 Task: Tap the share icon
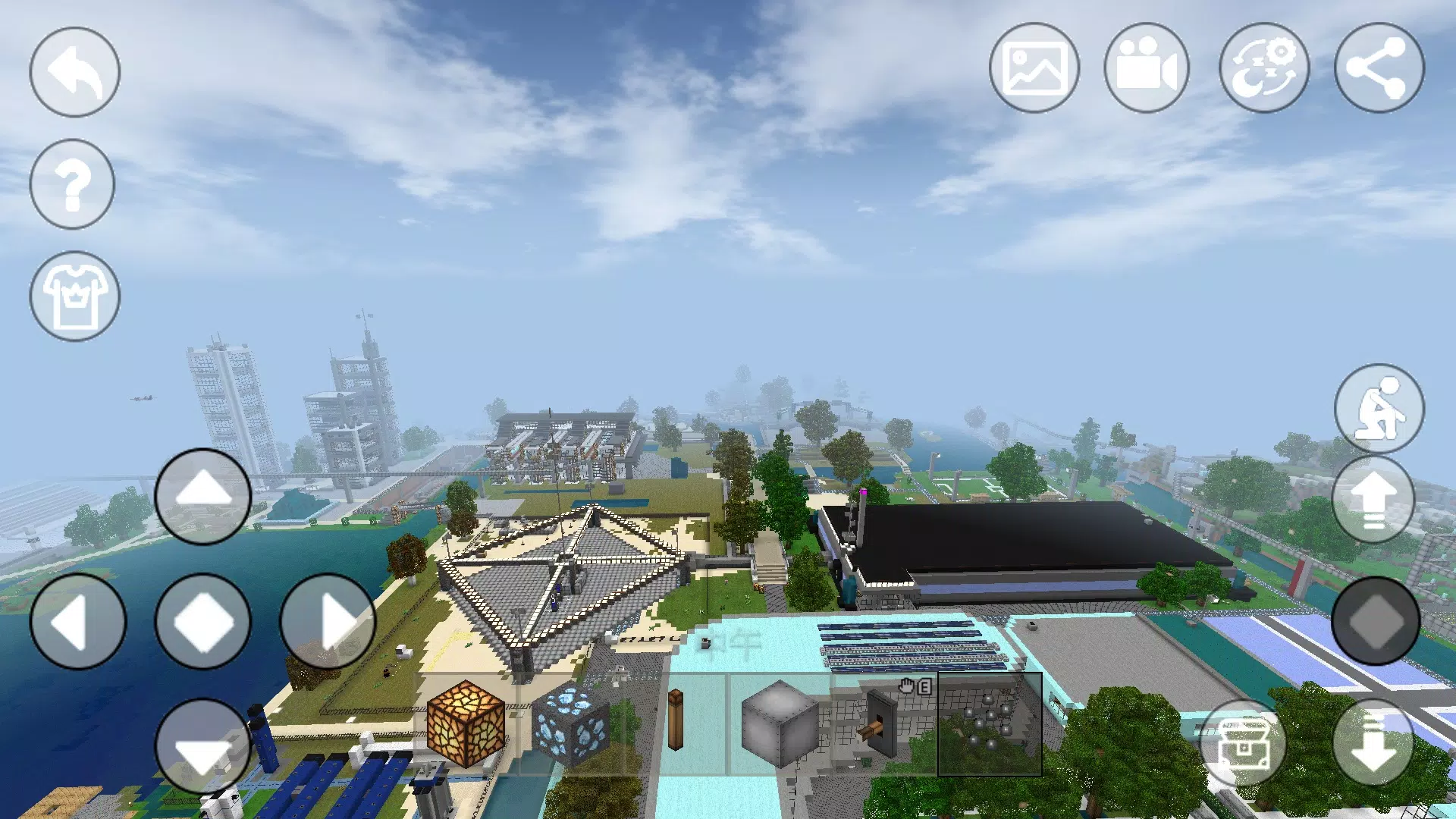point(1377,68)
